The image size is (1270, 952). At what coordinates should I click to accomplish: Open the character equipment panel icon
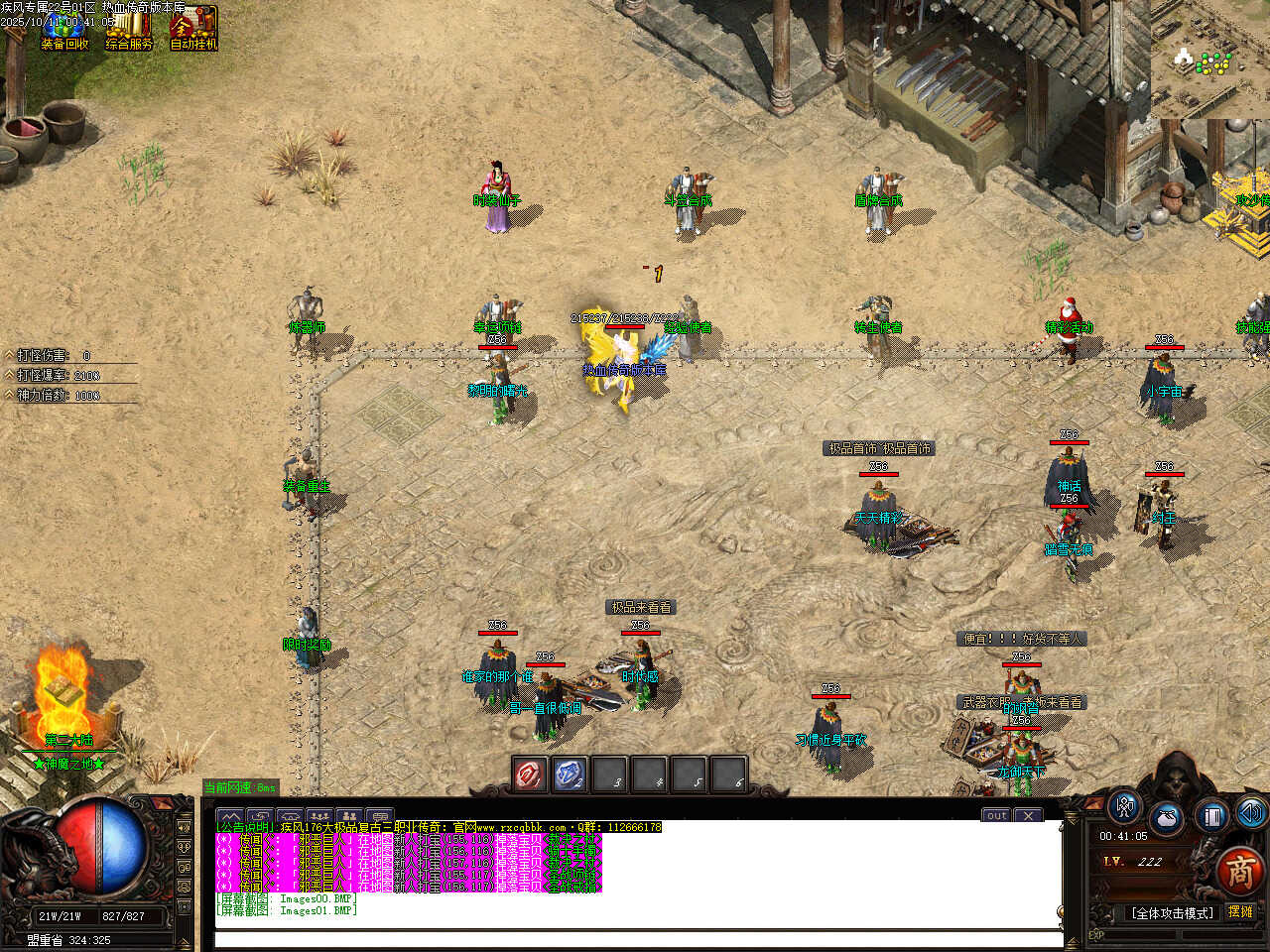(1124, 807)
